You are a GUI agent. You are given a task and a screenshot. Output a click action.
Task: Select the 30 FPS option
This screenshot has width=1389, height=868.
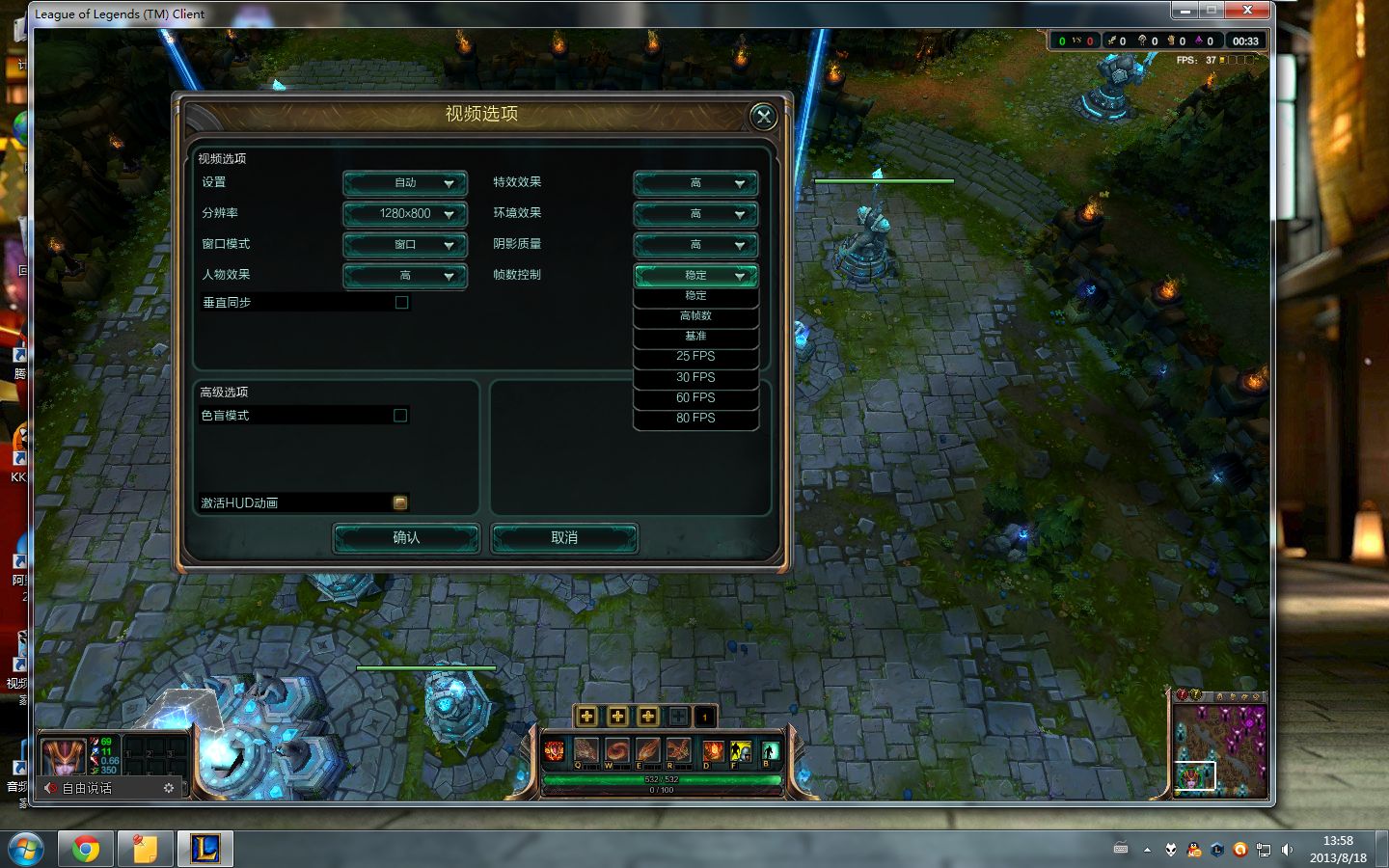coord(695,377)
